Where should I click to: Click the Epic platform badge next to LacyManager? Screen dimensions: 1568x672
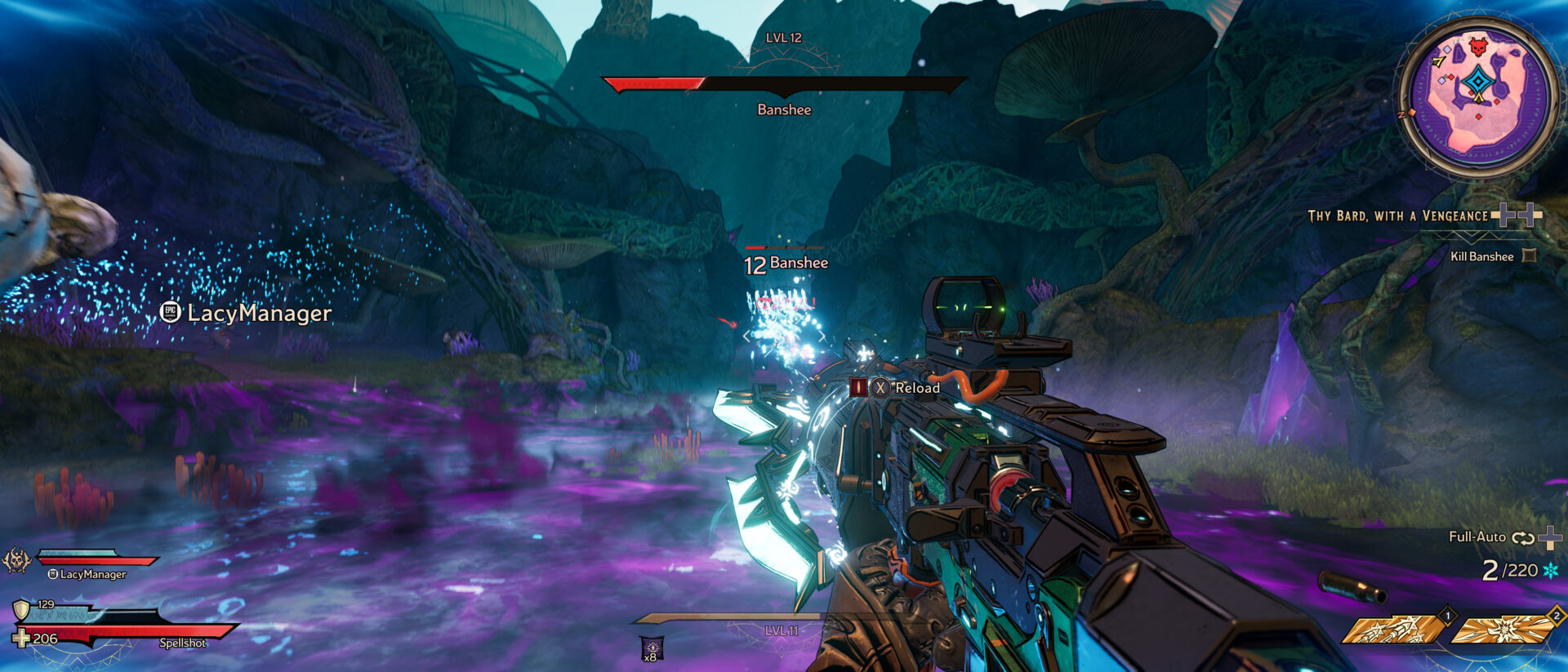pos(53,574)
